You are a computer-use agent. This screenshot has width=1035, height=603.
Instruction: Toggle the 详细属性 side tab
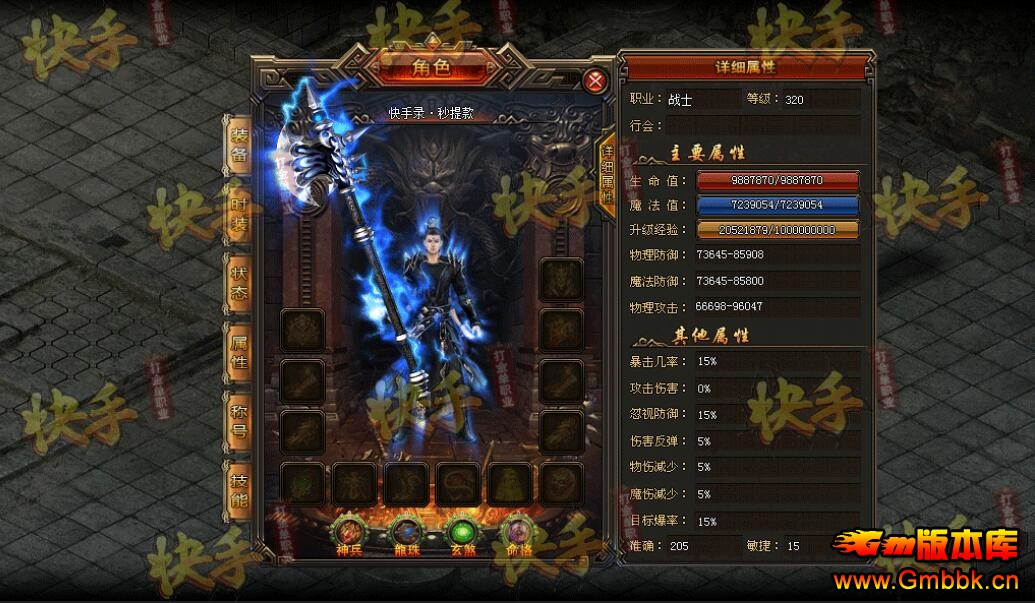tap(607, 172)
